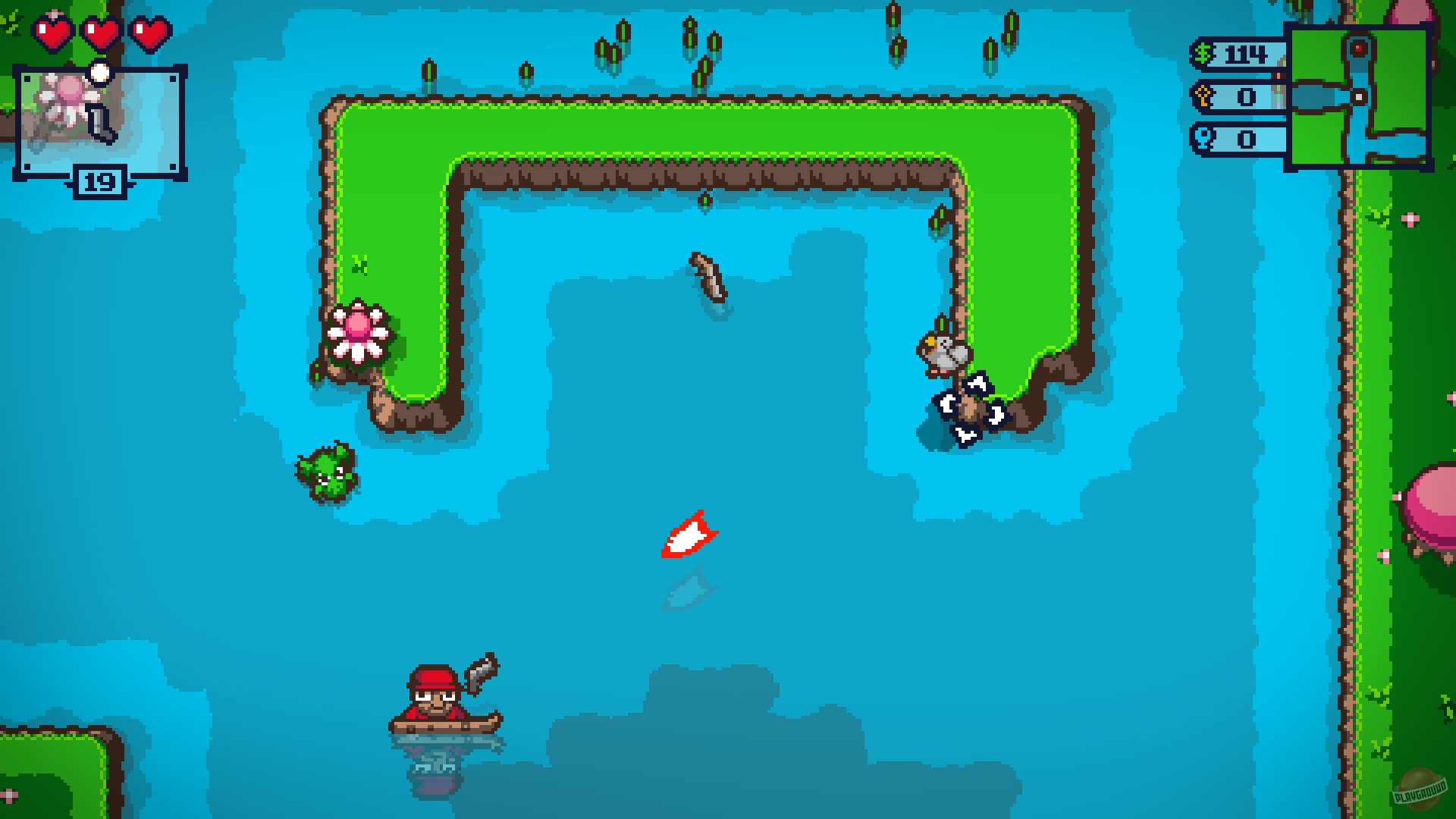Screen dimensions: 1456x819
Task: Click the third heart icon at top left
Action: pos(149,32)
